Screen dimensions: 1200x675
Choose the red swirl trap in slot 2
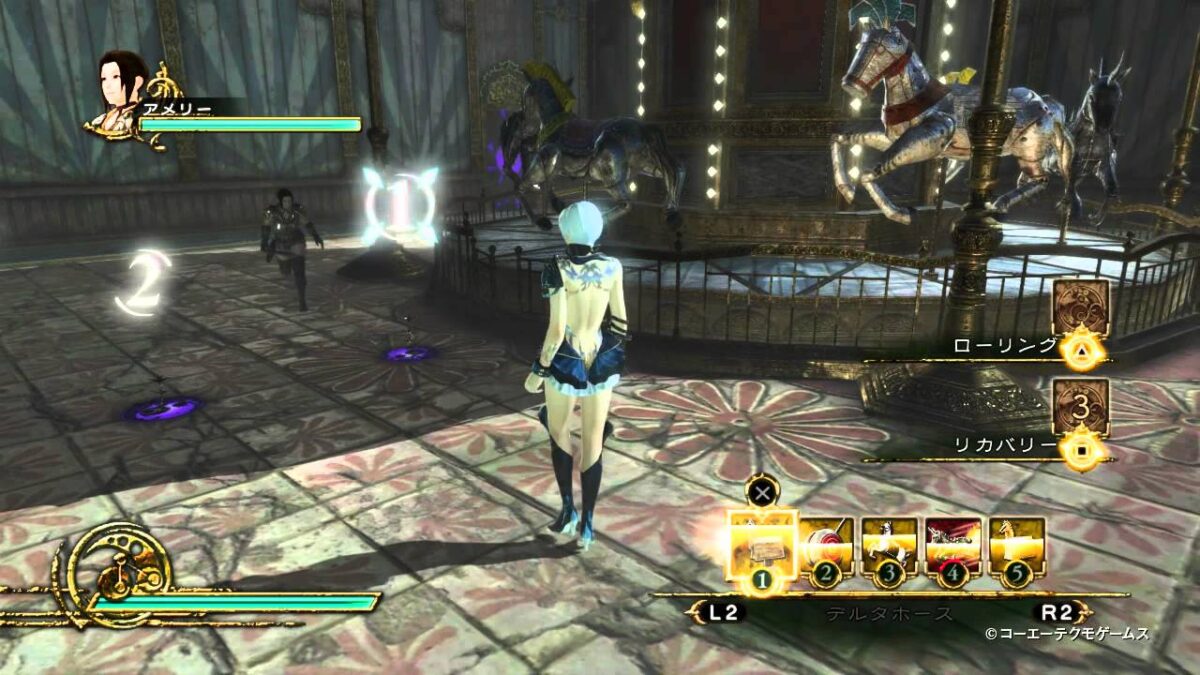(x=826, y=547)
